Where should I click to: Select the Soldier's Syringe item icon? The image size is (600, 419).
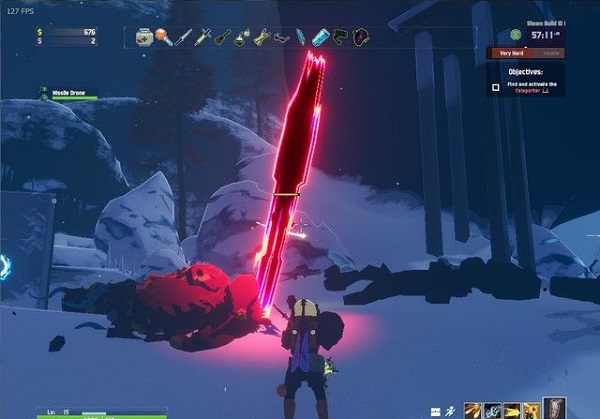click(x=203, y=38)
